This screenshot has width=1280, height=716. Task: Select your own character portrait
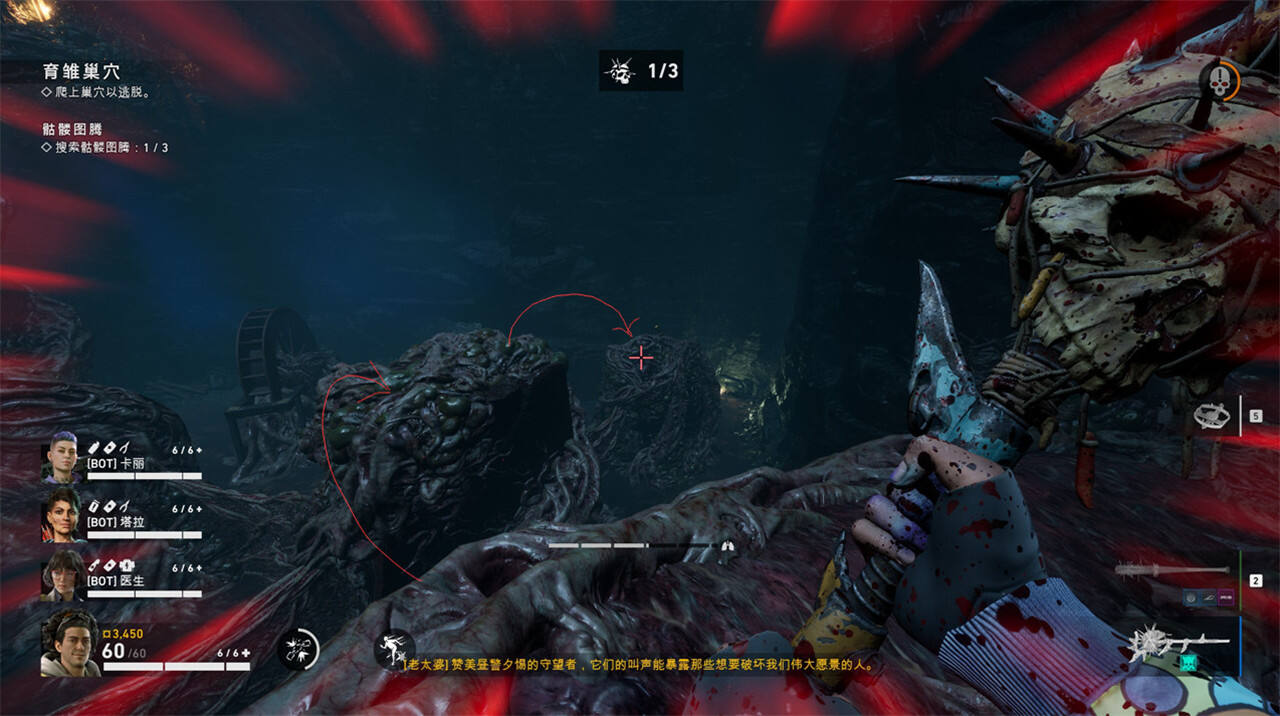(69, 642)
